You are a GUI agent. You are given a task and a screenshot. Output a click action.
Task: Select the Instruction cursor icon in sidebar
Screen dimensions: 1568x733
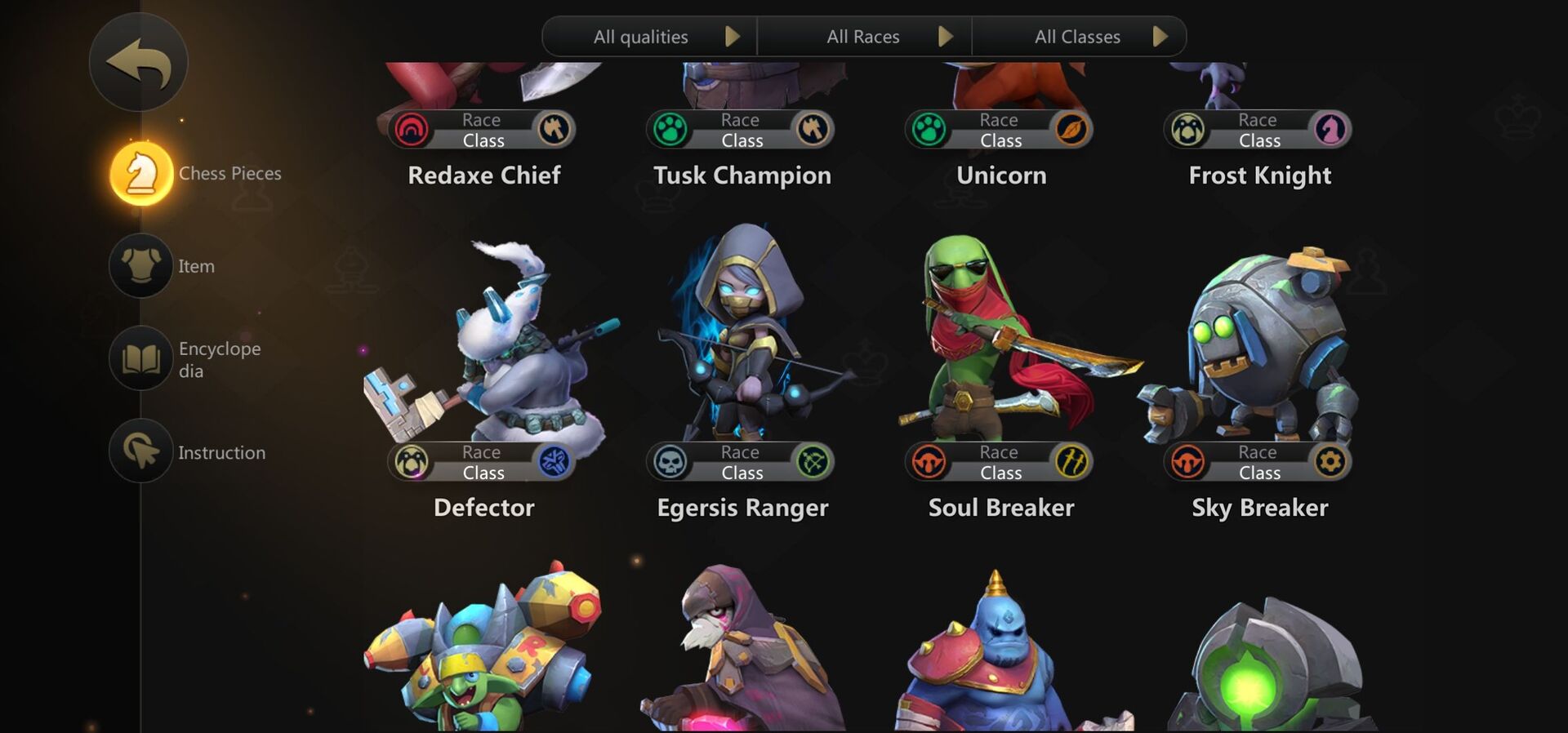140,451
